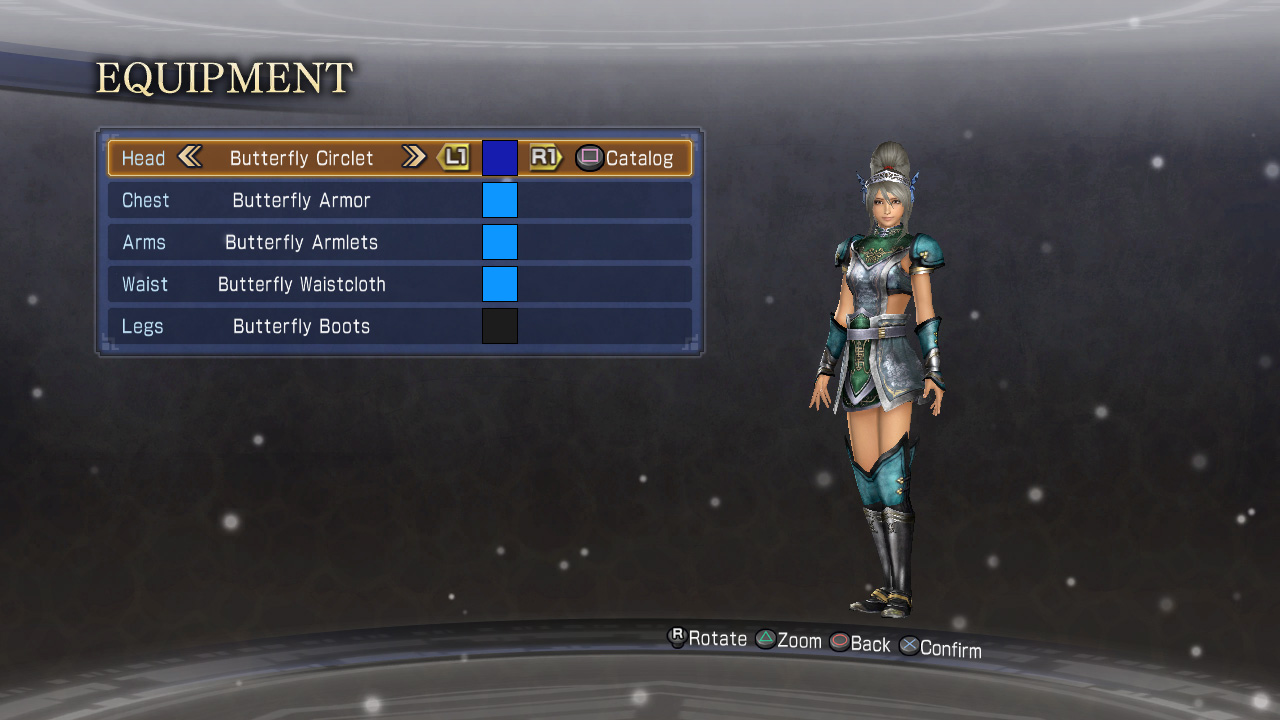Image resolution: width=1280 pixels, height=720 pixels.
Task: Open the Catalog
Action: [x=625, y=158]
